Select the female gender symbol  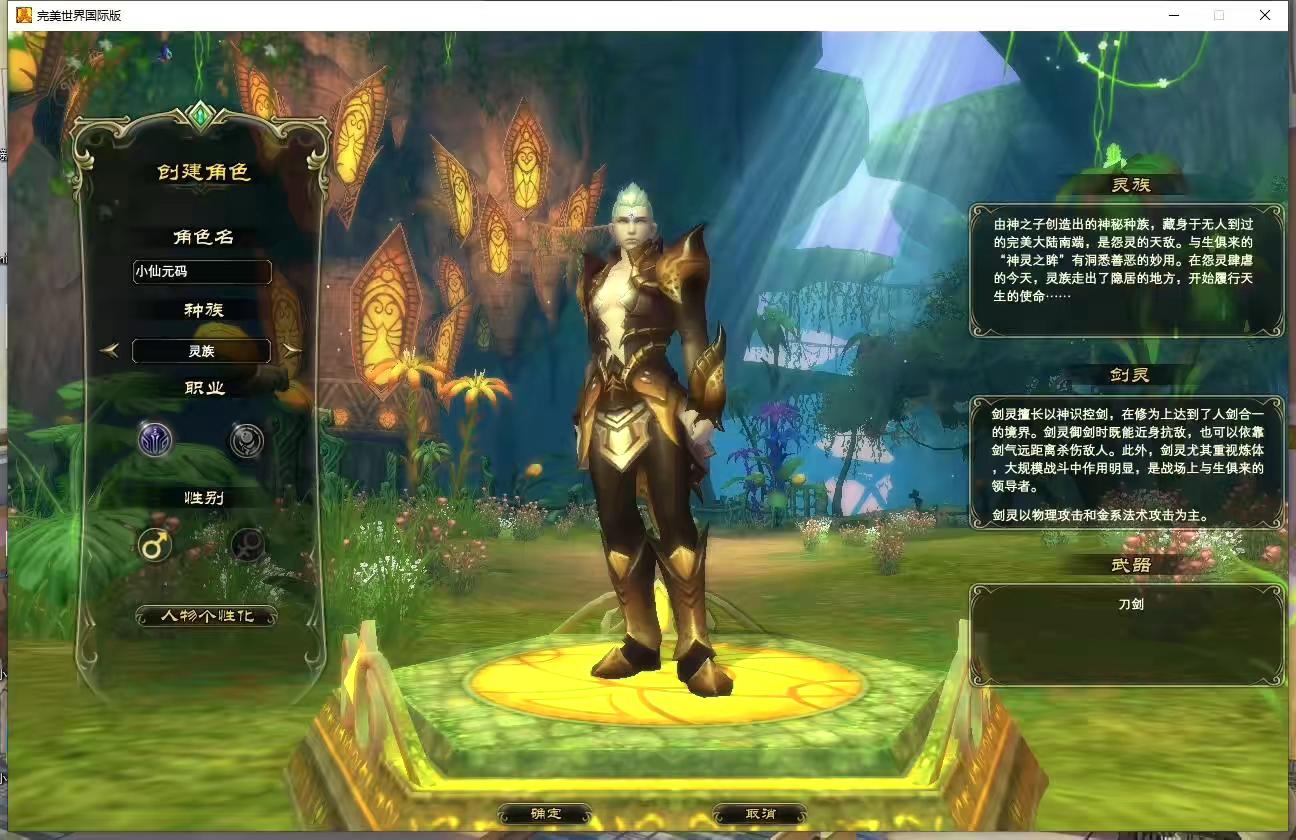pyautogui.click(x=246, y=546)
